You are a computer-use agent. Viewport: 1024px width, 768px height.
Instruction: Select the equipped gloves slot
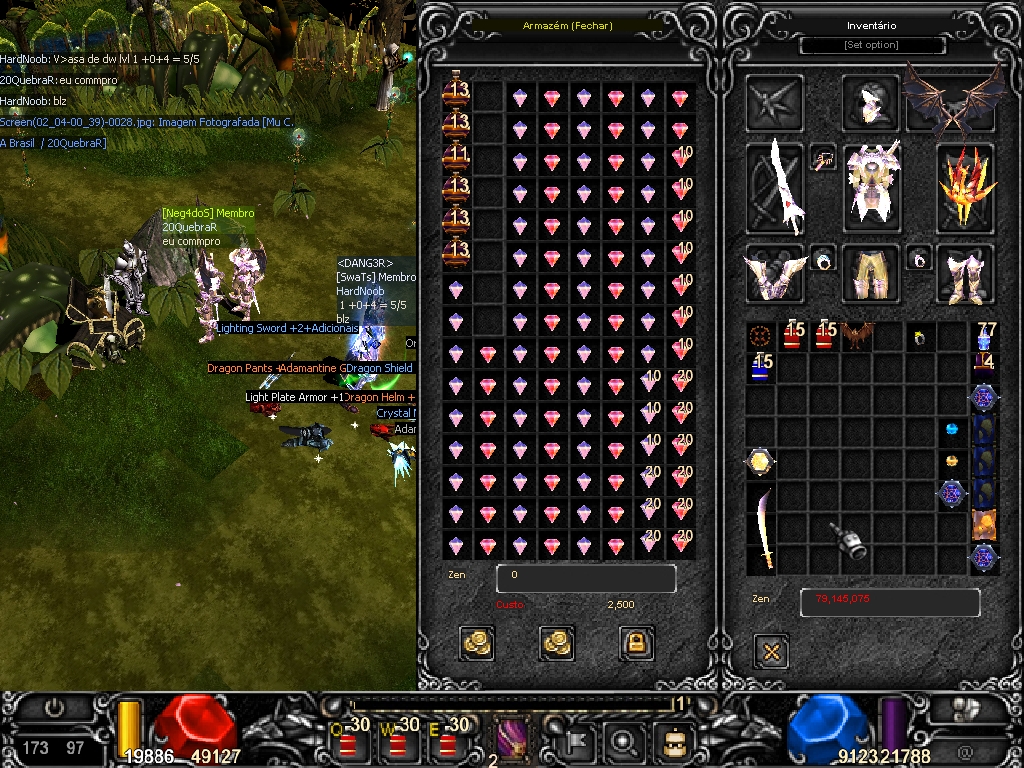click(775, 273)
